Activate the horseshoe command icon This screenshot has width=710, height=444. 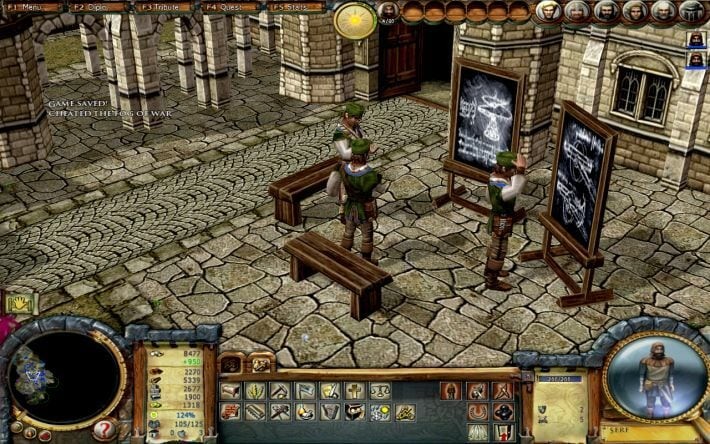(478, 412)
